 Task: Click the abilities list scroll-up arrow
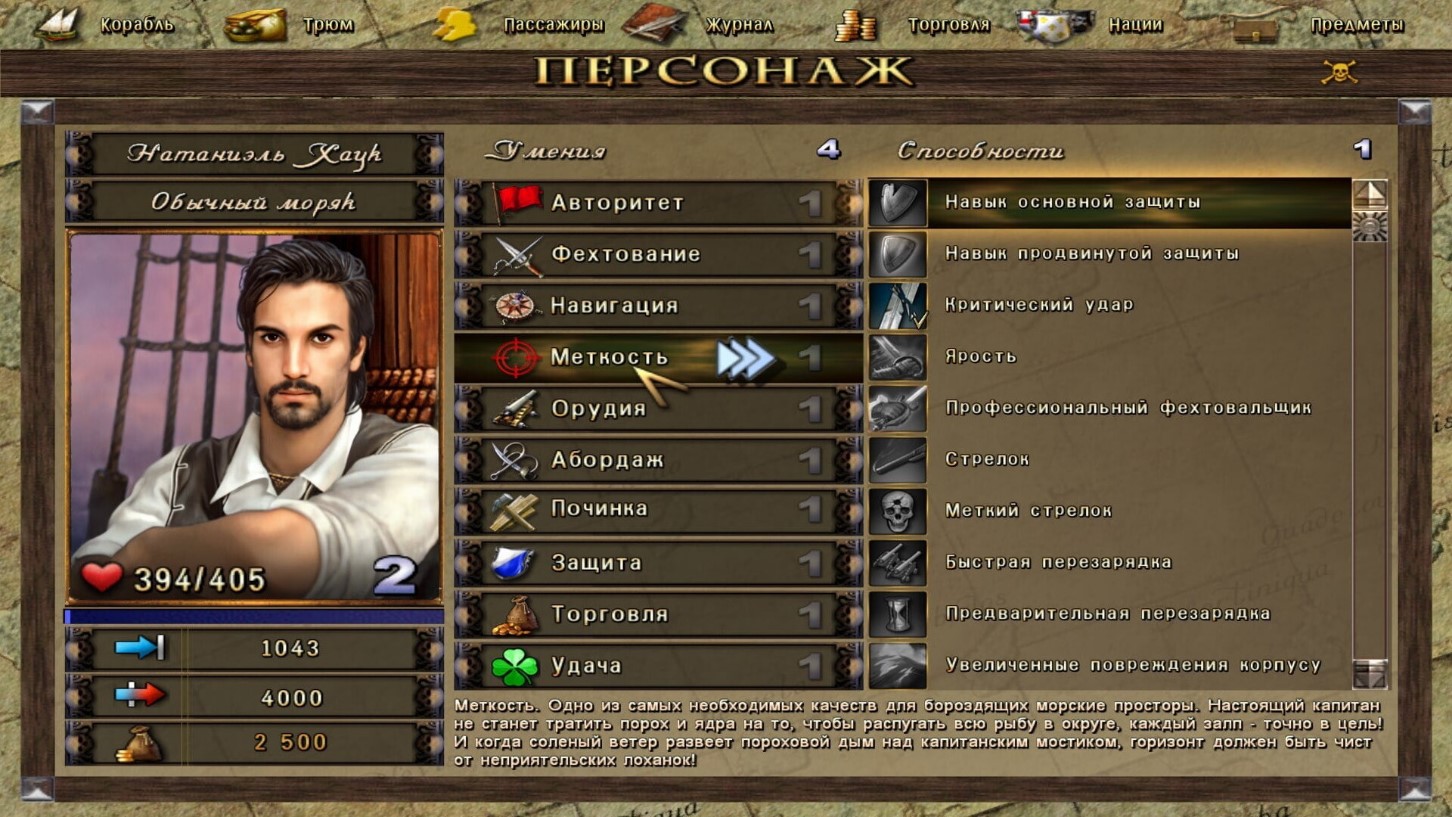(1369, 194)
